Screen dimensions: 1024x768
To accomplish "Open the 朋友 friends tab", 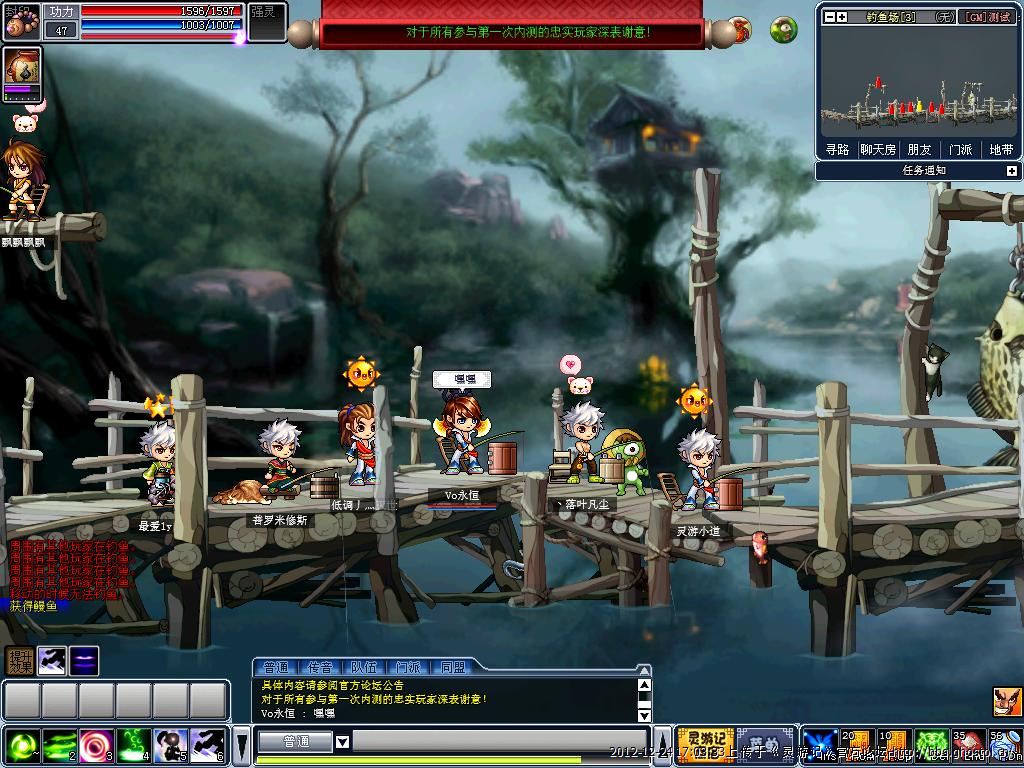I will click(919, 150).
